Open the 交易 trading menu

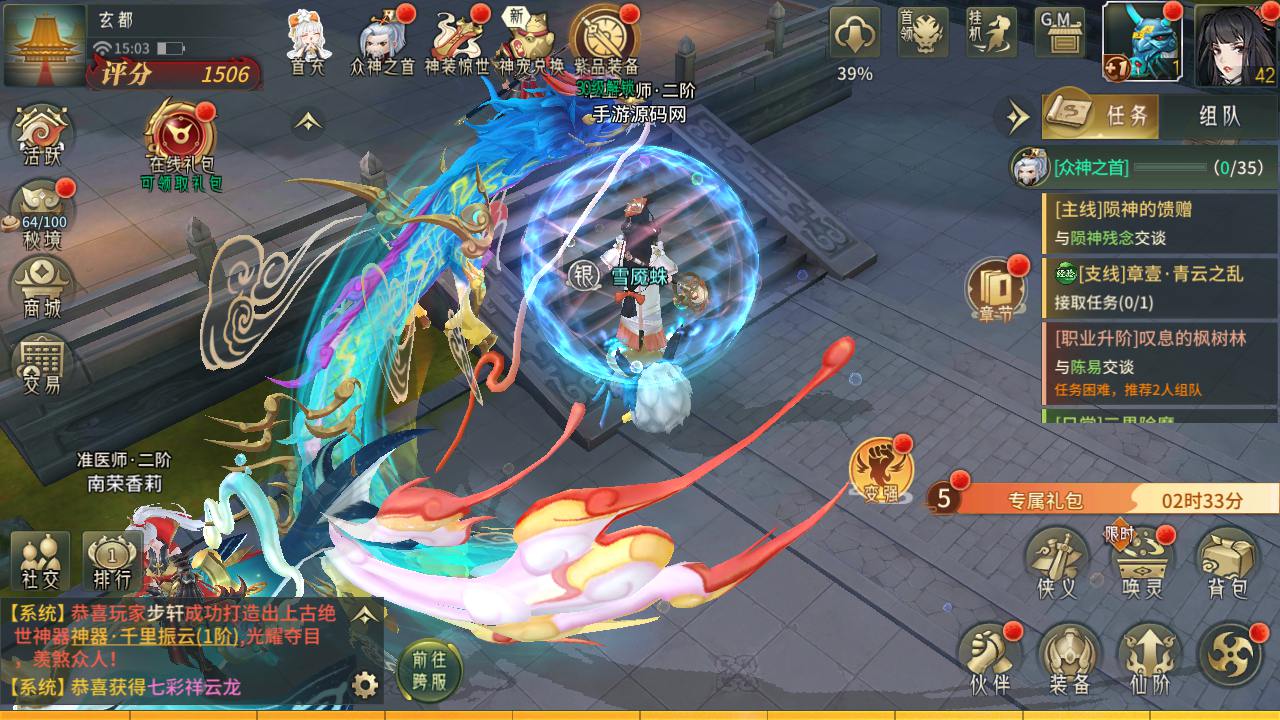point(43,362)
